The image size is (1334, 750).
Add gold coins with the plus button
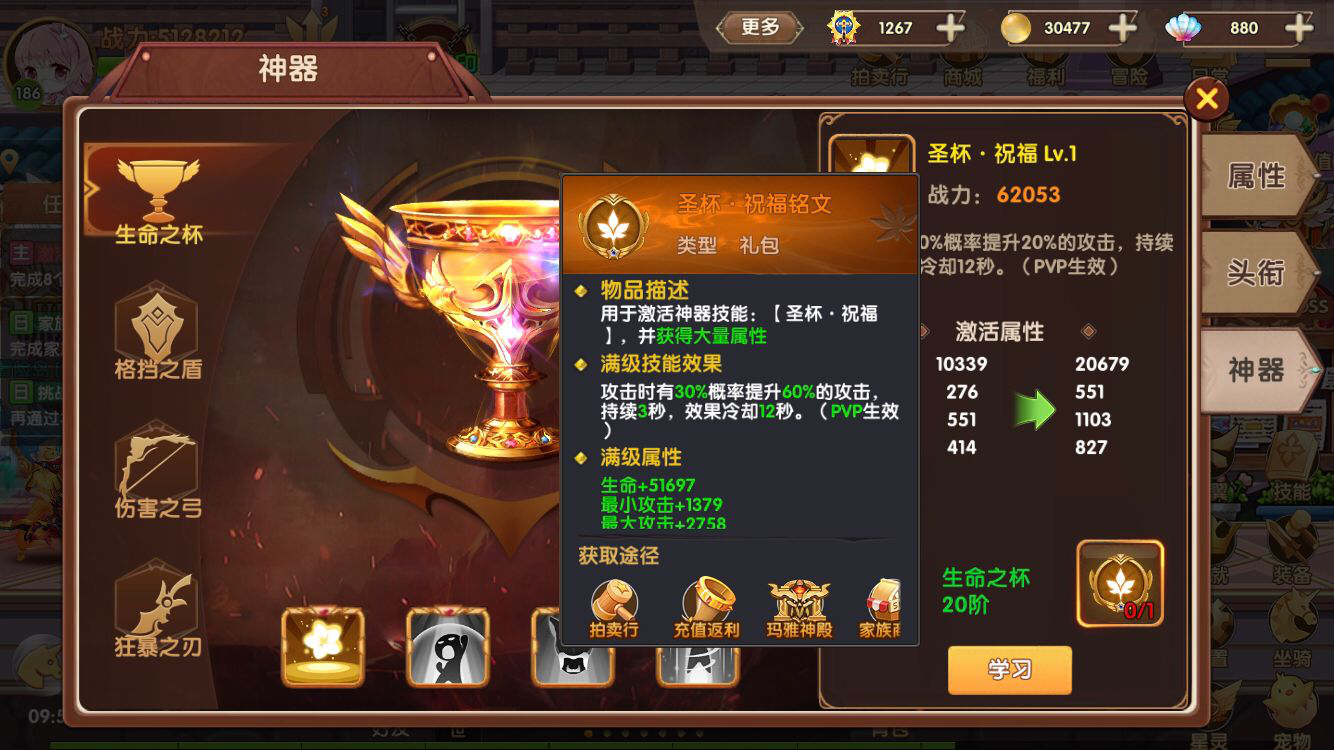pos(1122,28)
